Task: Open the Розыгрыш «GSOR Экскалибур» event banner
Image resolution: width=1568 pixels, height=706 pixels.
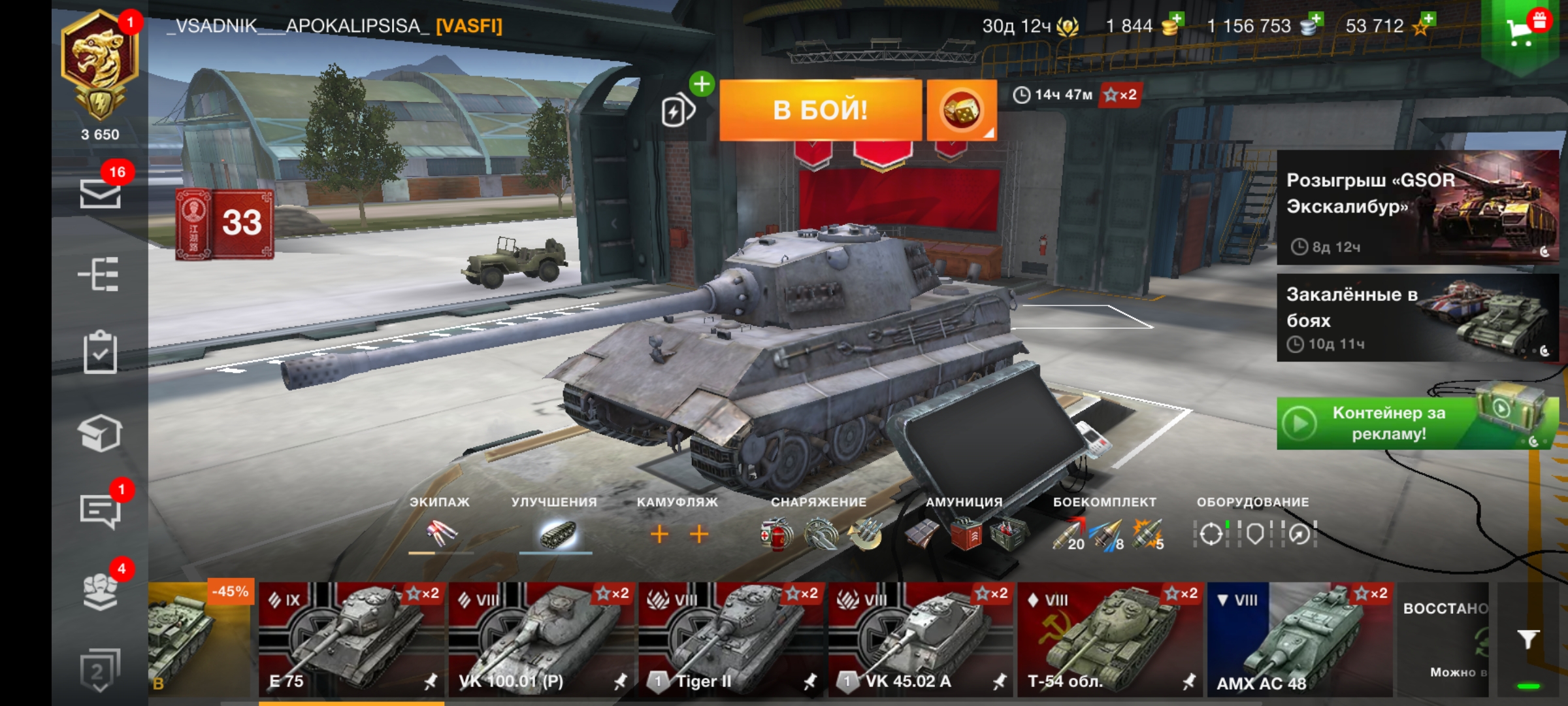Action: (x=1417, y=207)
